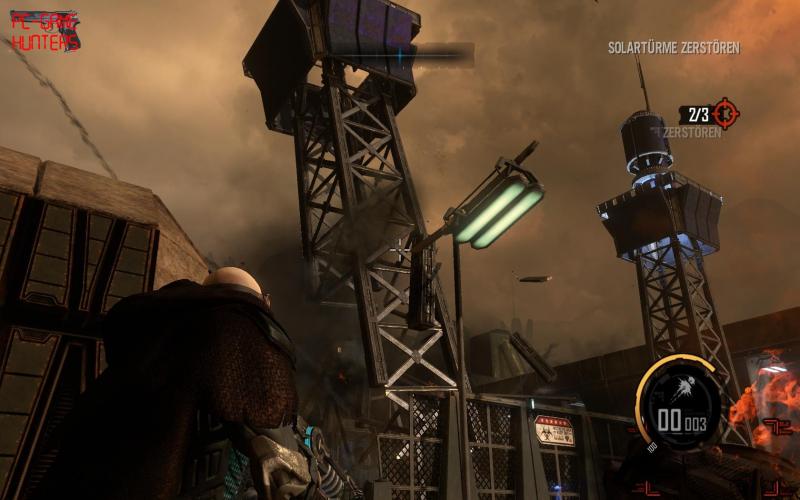Select the Solartürme Zerstören objective title
Image resolution: width=800 pixels, height=500 pixels.
pyautogui.click(x=674, y=48)
